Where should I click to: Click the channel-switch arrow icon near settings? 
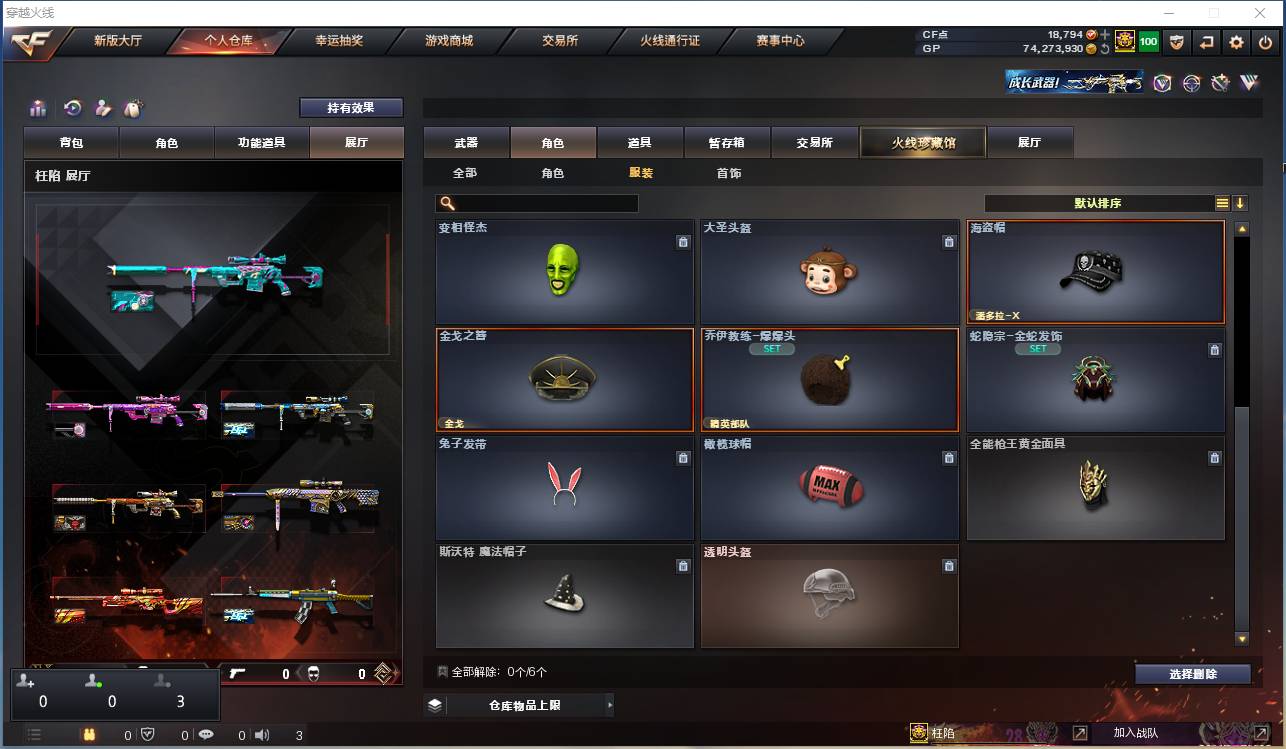(1209, 43)
